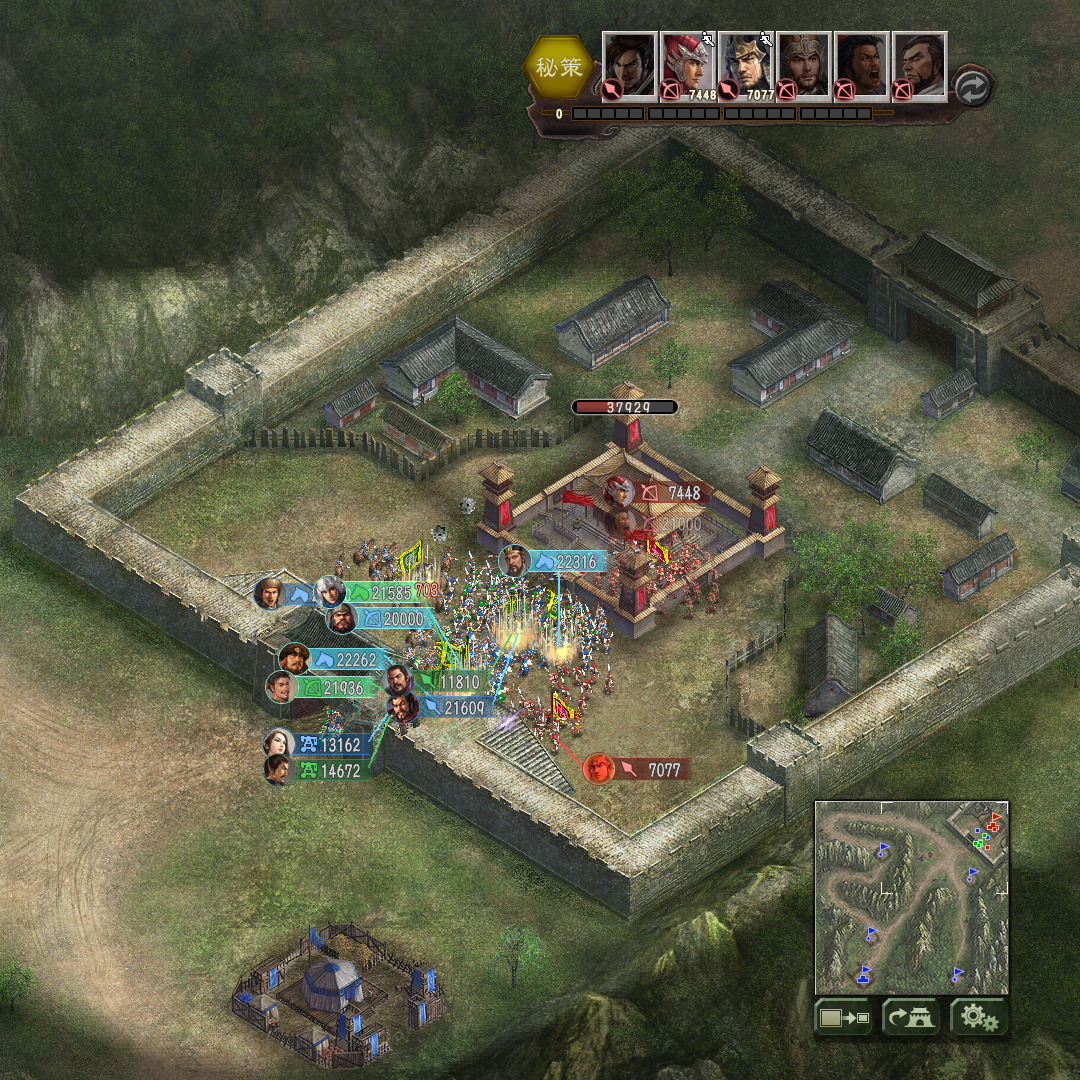Select the dark-helmeted officer portrait with 7077
The image size is (1080, 1080).
pos(745,65)
